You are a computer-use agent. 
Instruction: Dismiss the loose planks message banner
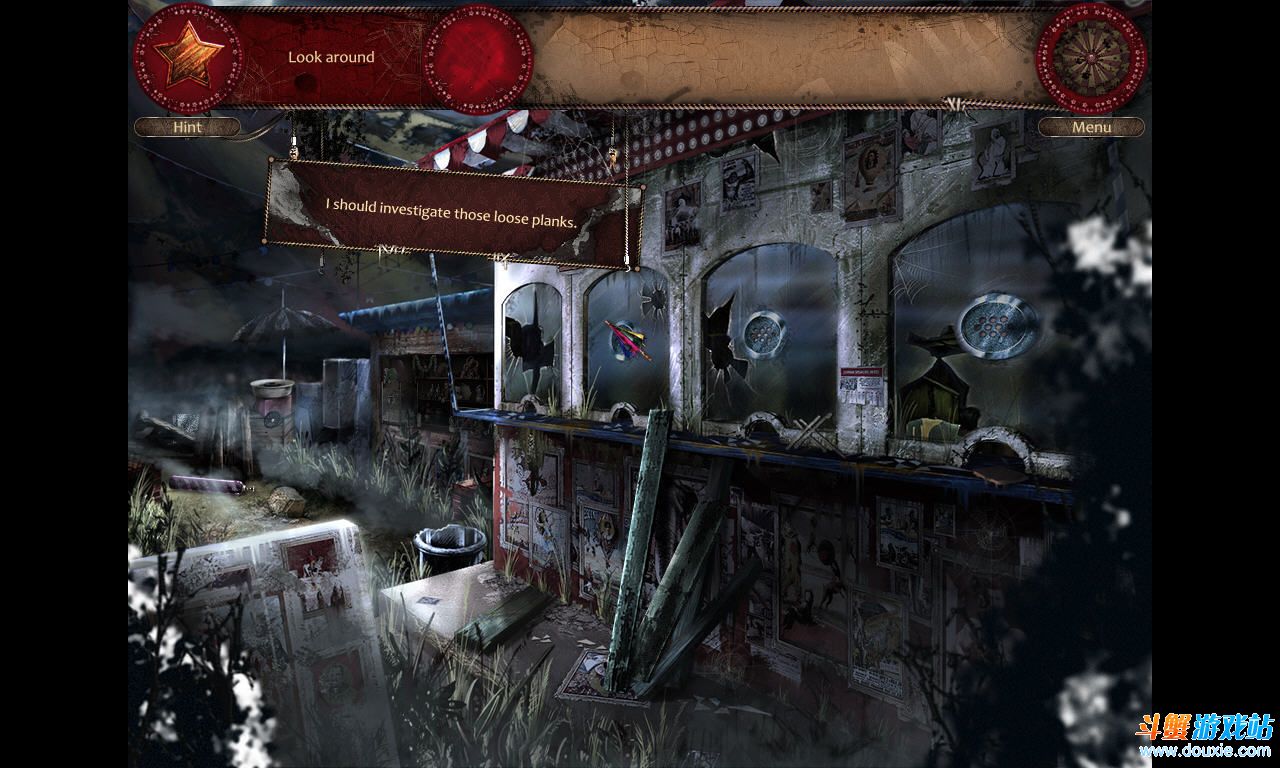tap(451, 213)
